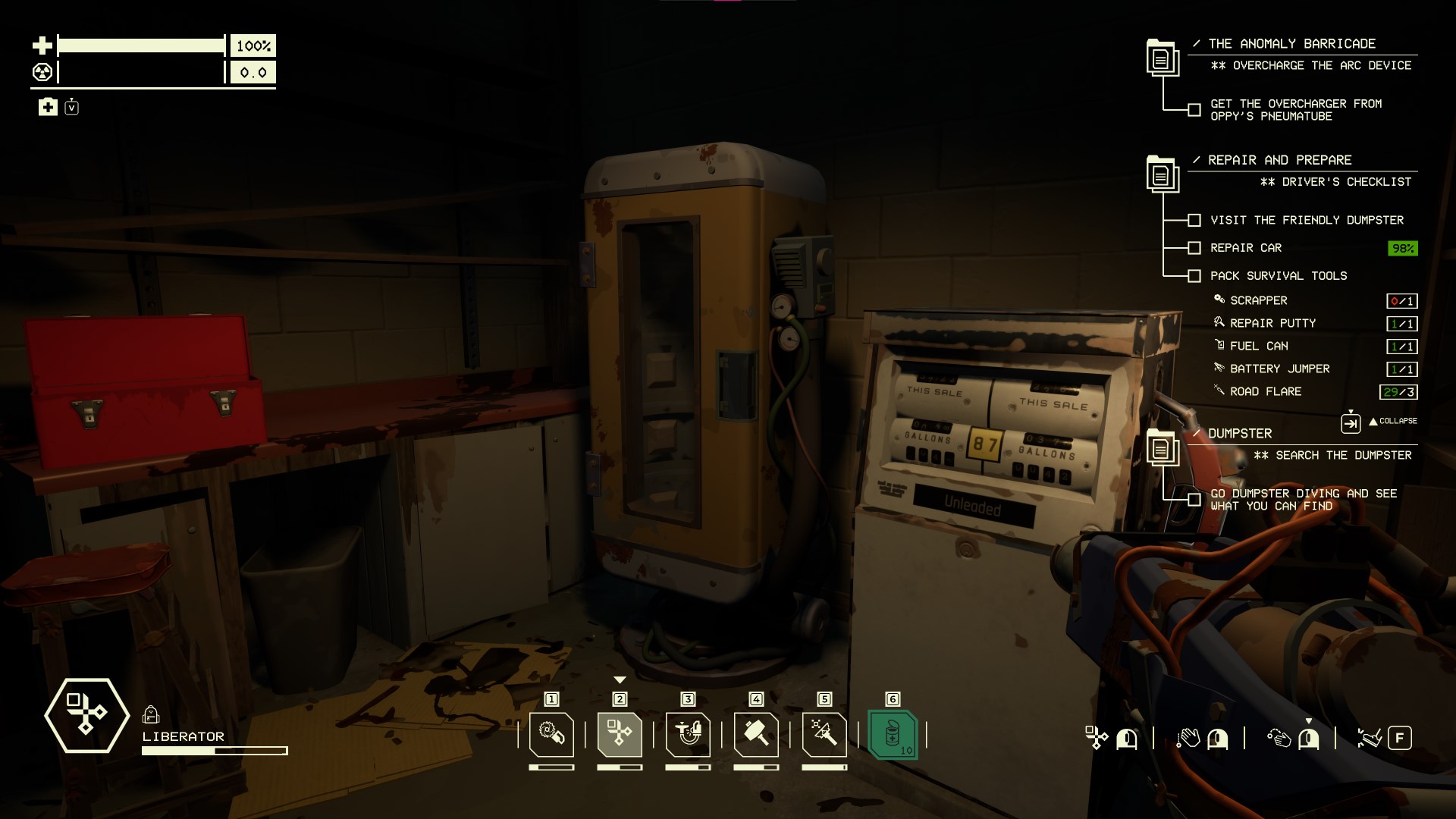The width and height of the screenshot is (1456, 819).
Task: Click the quick-heal medkit icon under health bar
Action: coord(48,107)
